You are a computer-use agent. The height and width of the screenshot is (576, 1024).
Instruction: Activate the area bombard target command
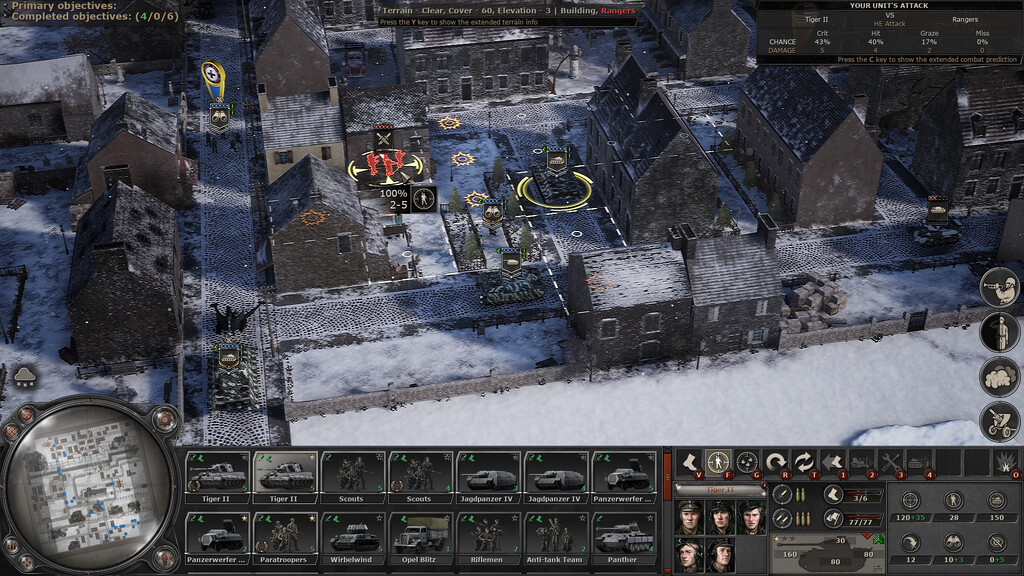pyautogui.click(x=746, y=462)
